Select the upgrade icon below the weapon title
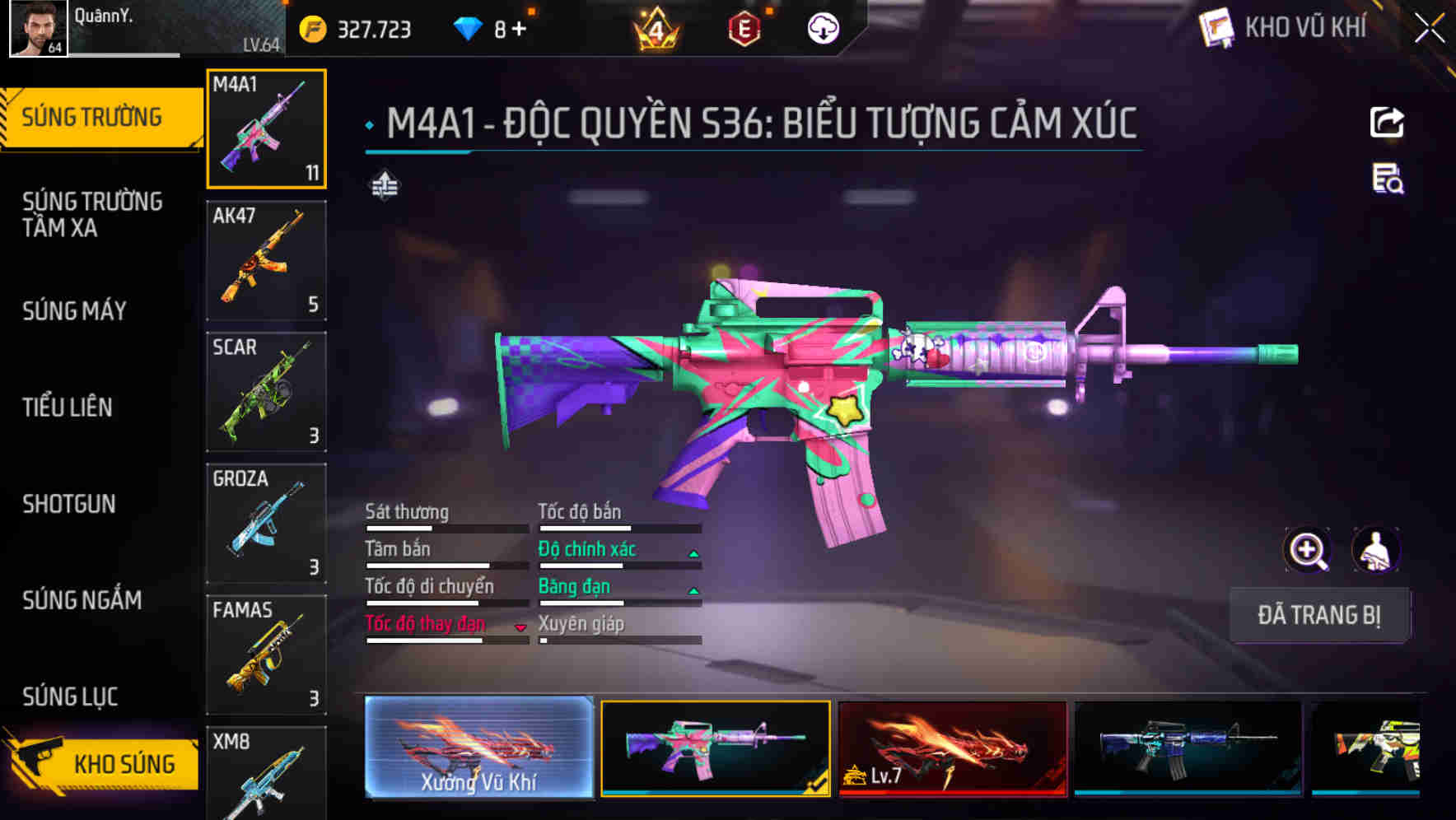The height and width of the screenshot is (820, 1456). click(x=383, y=186)
